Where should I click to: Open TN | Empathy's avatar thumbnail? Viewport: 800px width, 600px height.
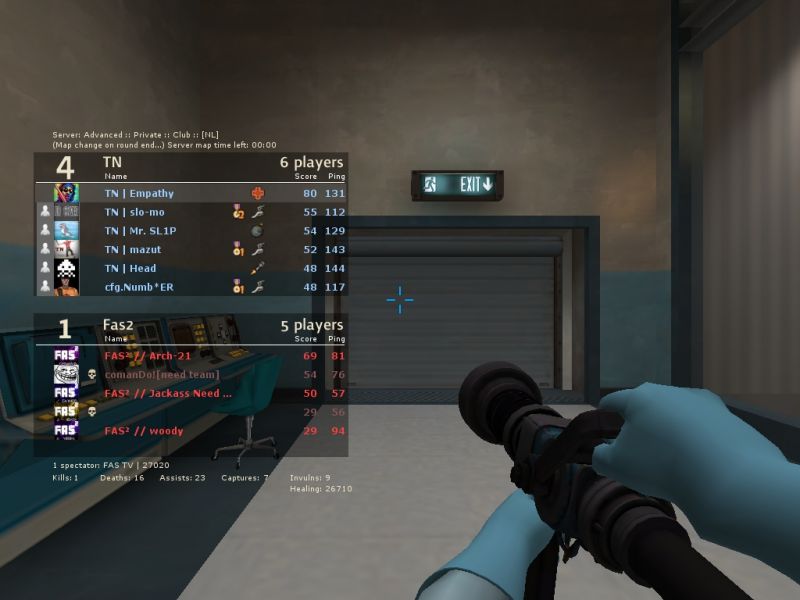click(66, 193)
